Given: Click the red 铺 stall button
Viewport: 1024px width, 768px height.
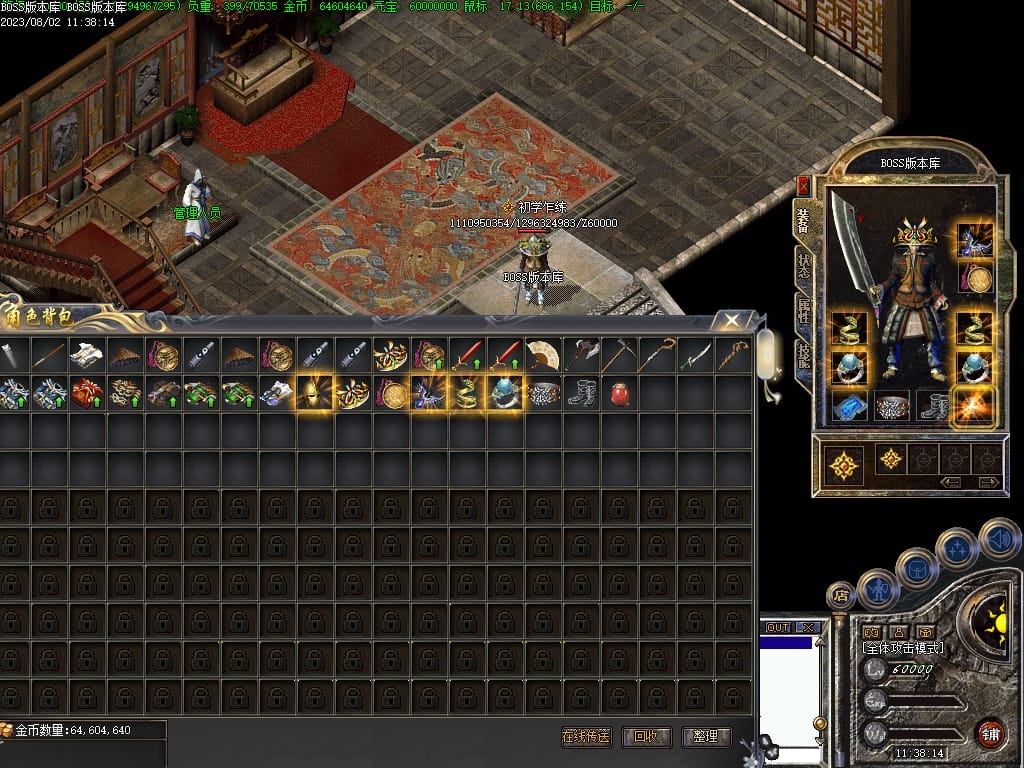Looking at the screenshot, I should [x=991, y=732].
